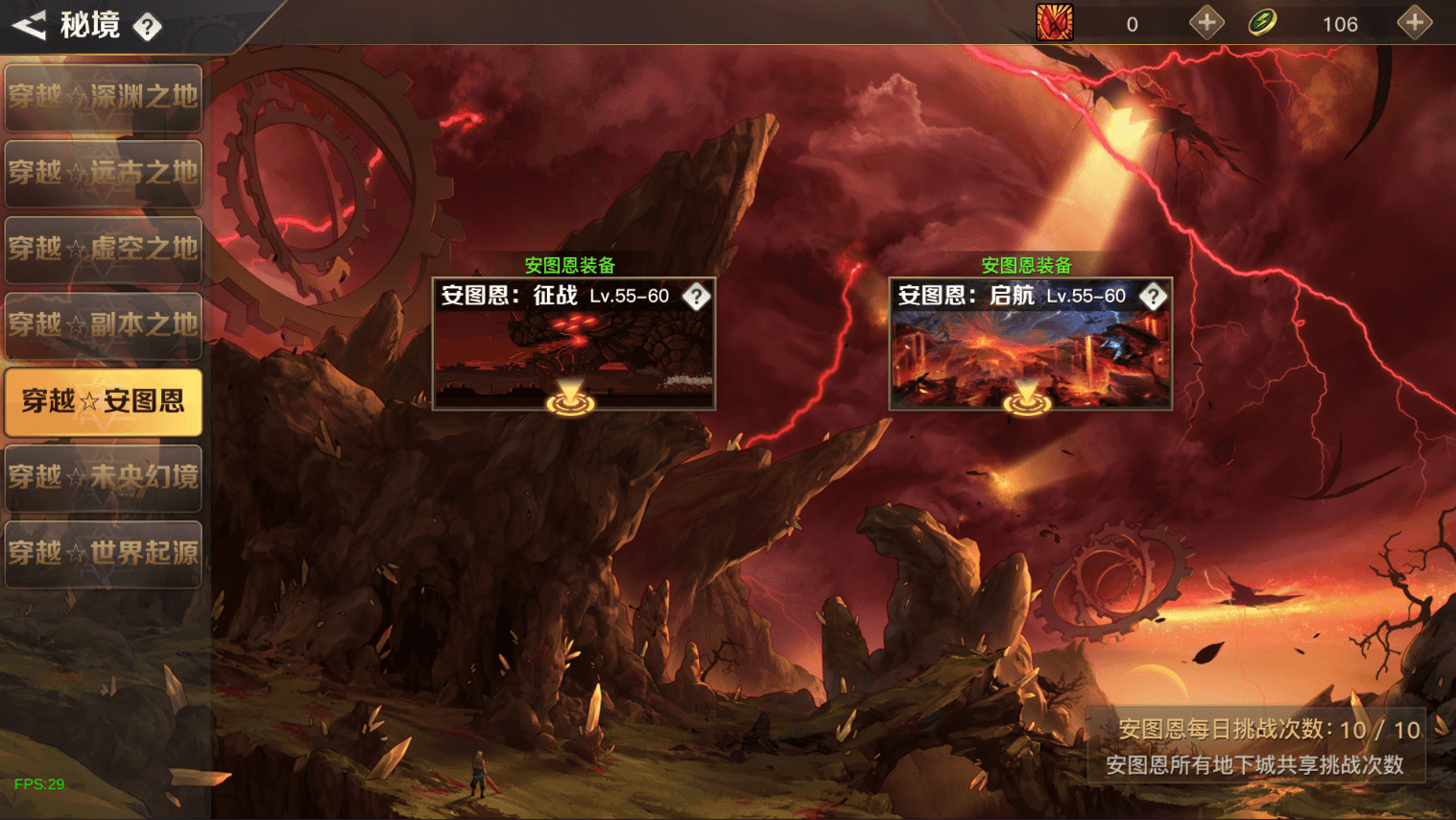The height and width of the screenshot is (820, 1456).
Task: Choose the 穿越☆未央幻境 tab
Action: pos(103,477)
